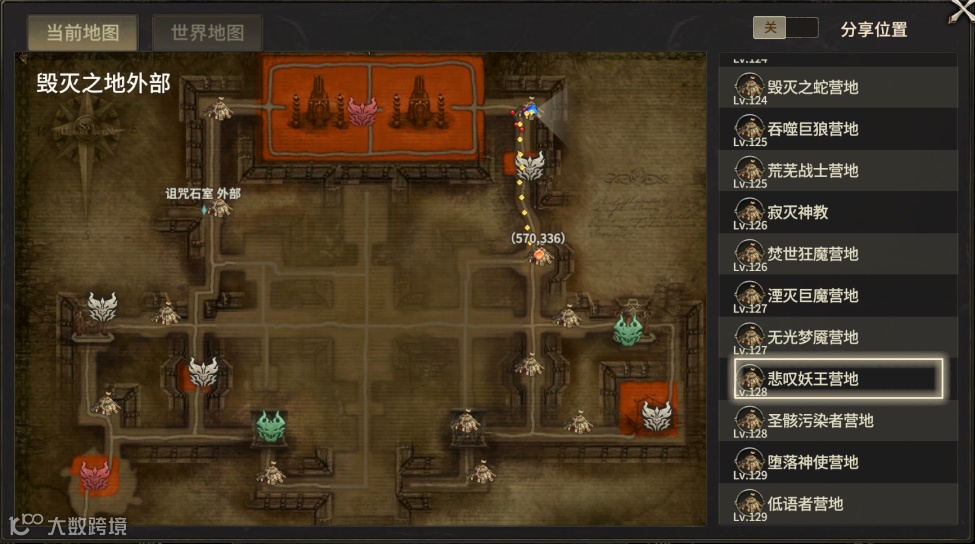Close the map window
Screen dimensions: 975x544
pyautogui.click(x=961, y=10)
